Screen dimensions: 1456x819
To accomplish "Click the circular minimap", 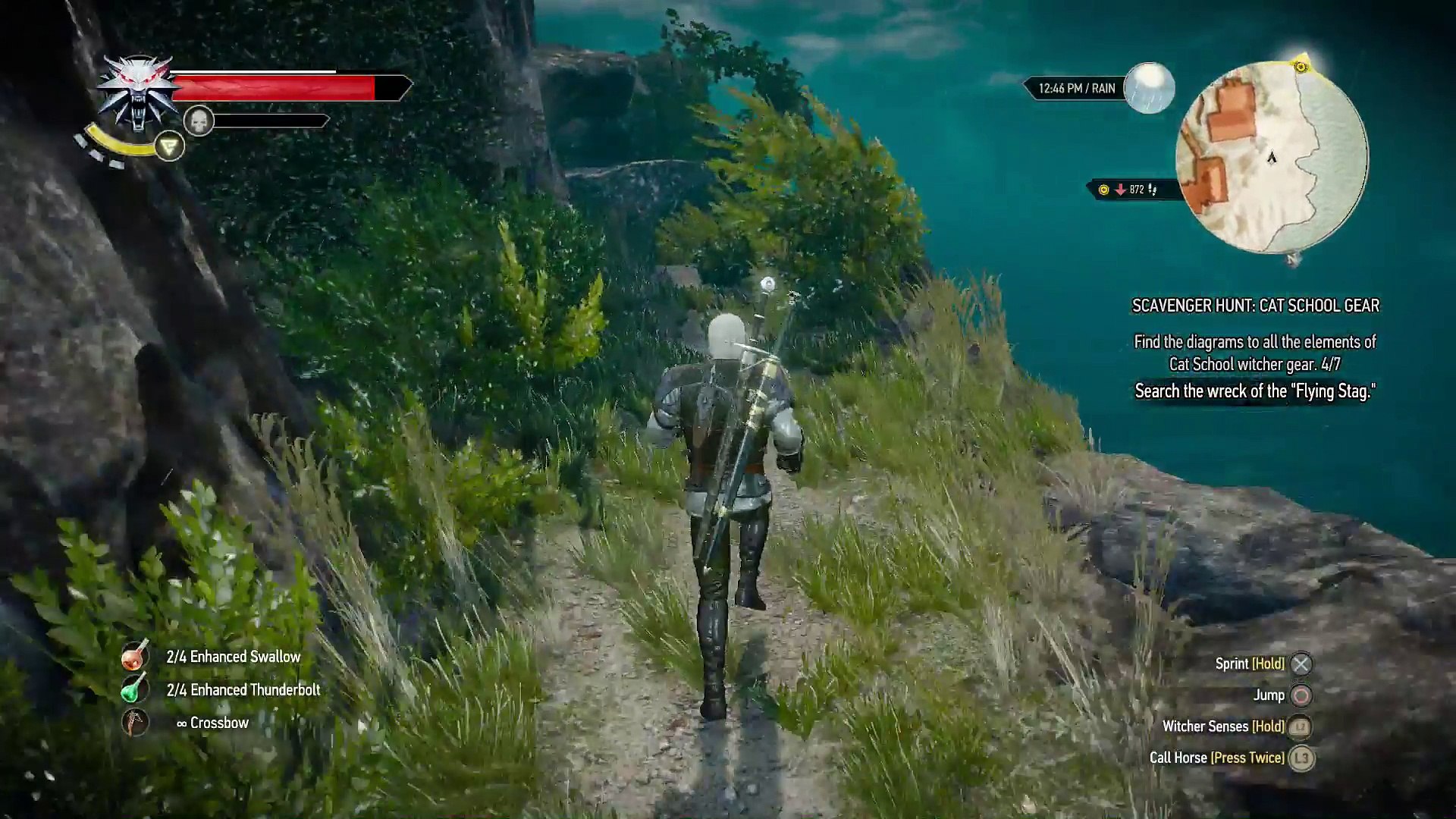I will coord(1272,158).
